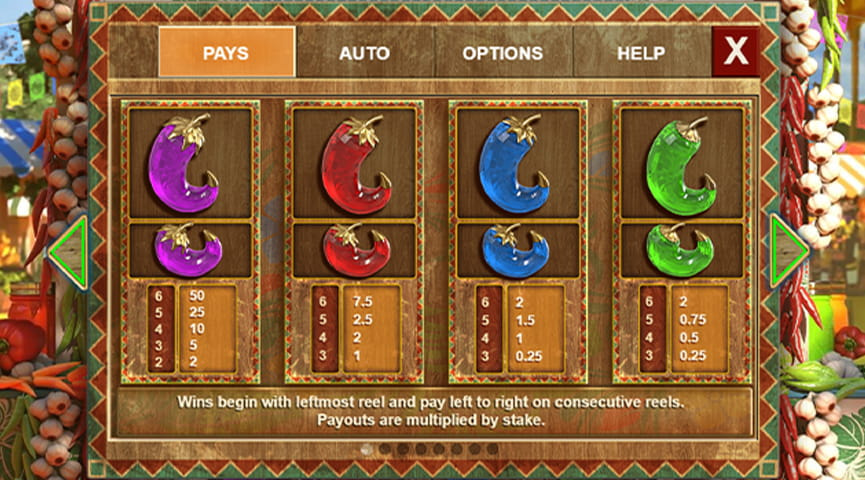This screenshot has width=865, height=480.
Task: Advance to next paytable page with right arrow
Action: [788, 253]
